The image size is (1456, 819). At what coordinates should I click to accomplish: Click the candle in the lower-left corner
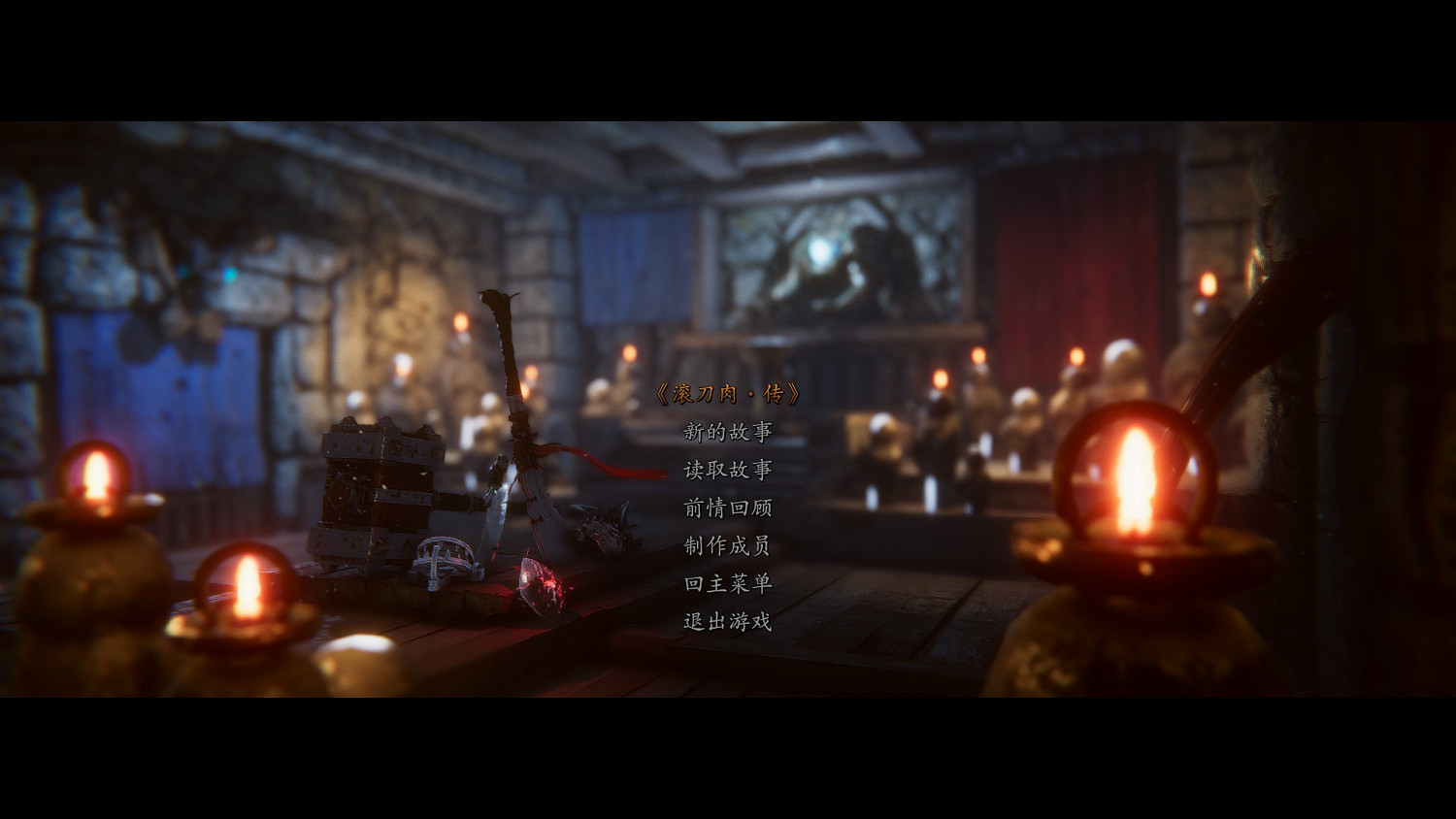click(92, 475)
